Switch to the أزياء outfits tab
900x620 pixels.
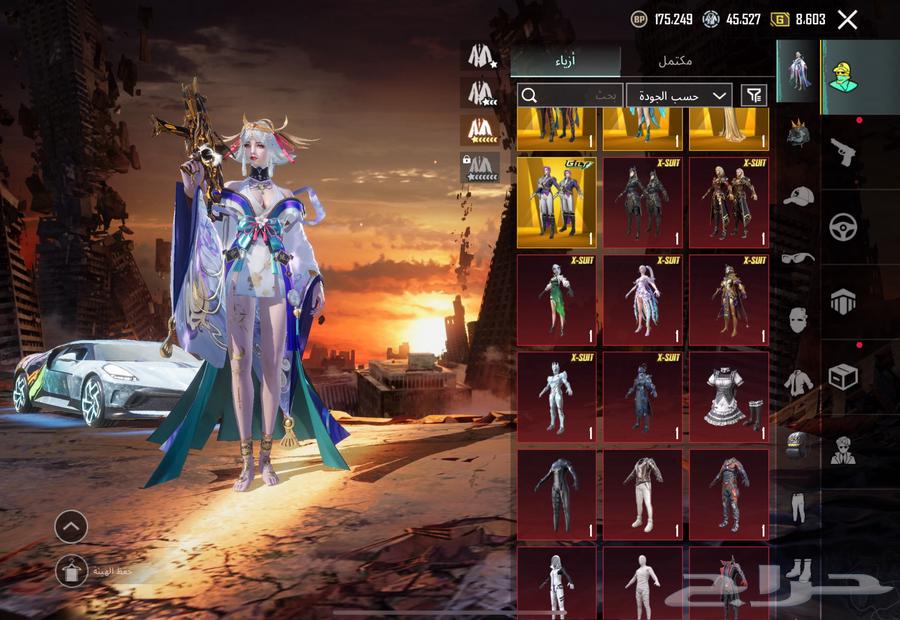tap(566, 62)
